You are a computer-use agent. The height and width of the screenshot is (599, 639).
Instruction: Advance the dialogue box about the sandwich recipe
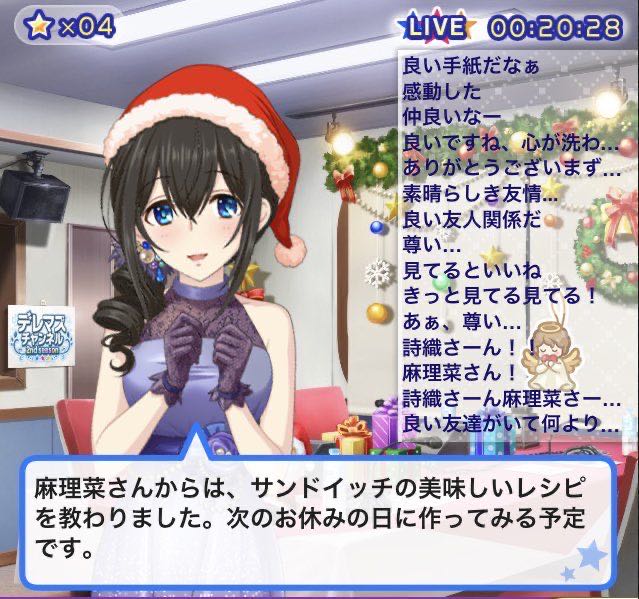click(x=318, y=520)
